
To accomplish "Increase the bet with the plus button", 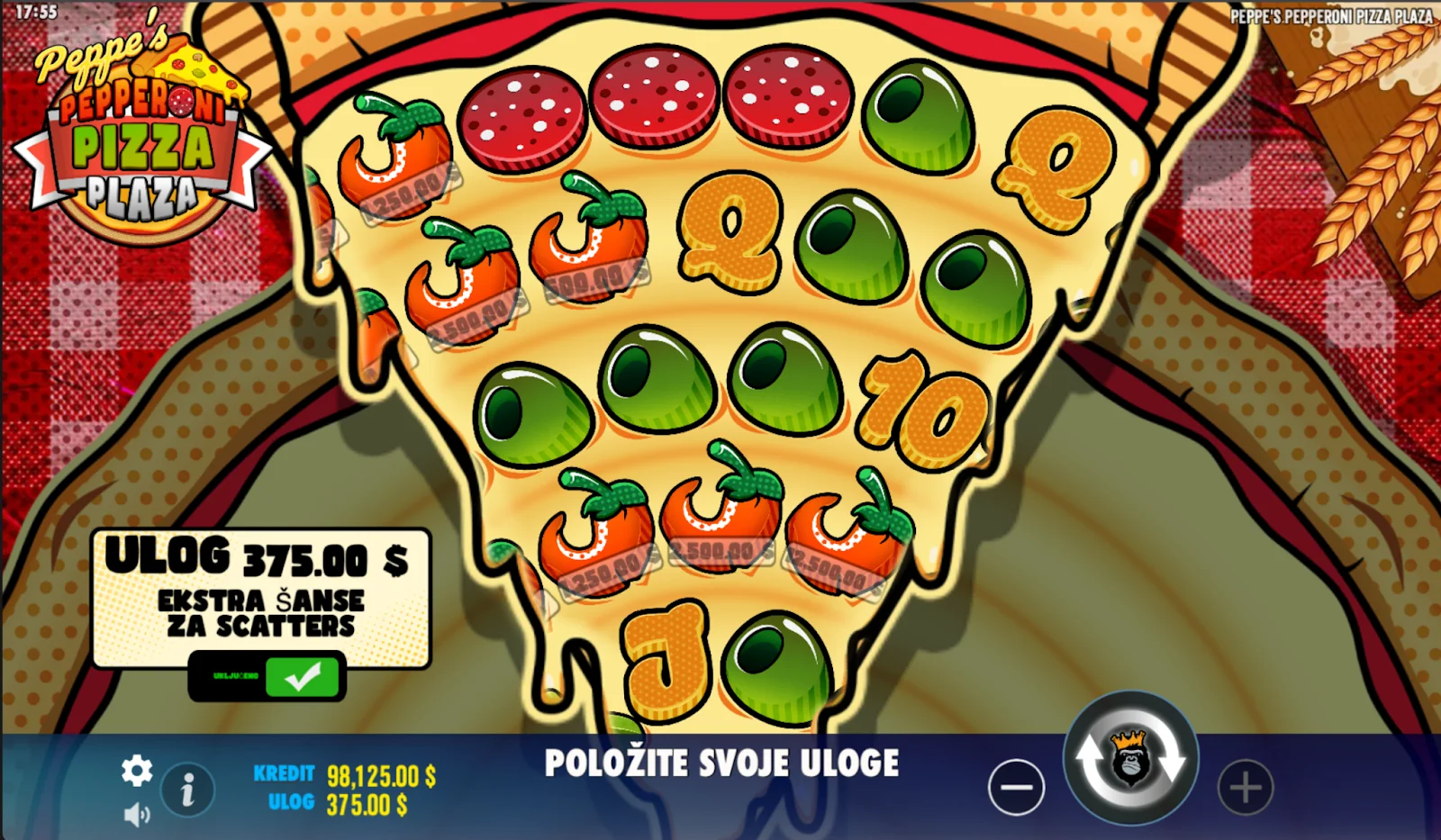I will pos(1246,788).
